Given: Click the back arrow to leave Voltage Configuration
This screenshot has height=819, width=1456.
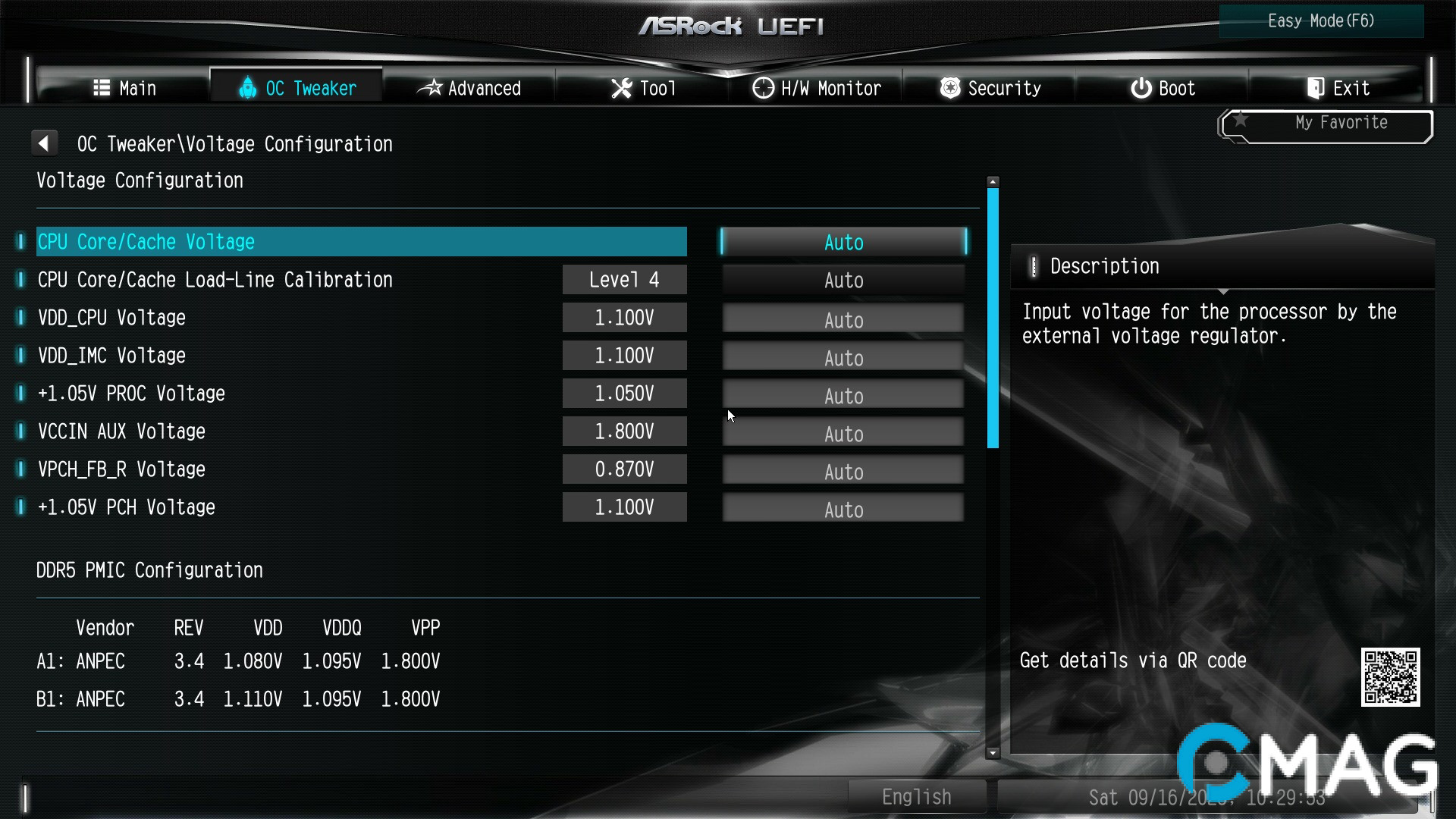Looking at the screenshot, I should 44,143.
